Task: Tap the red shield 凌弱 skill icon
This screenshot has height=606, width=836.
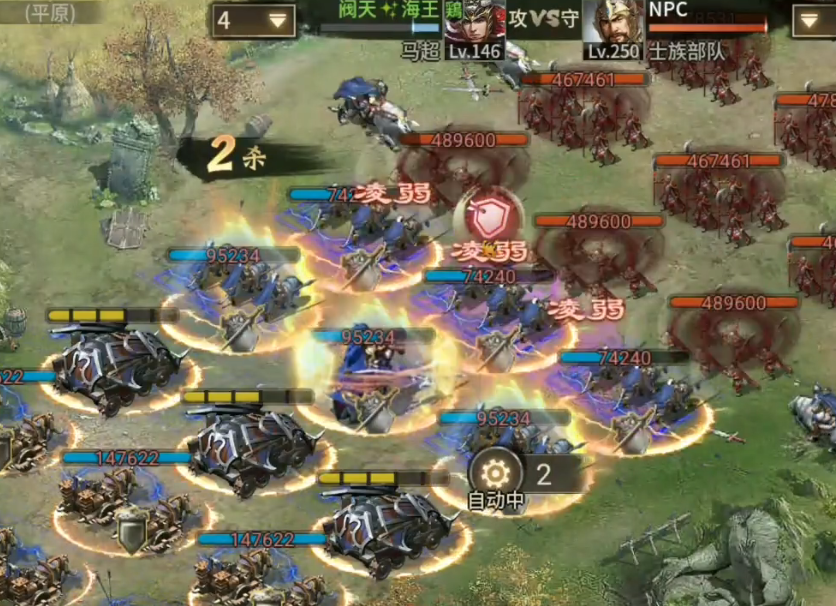Action: (x=489, y=213)
